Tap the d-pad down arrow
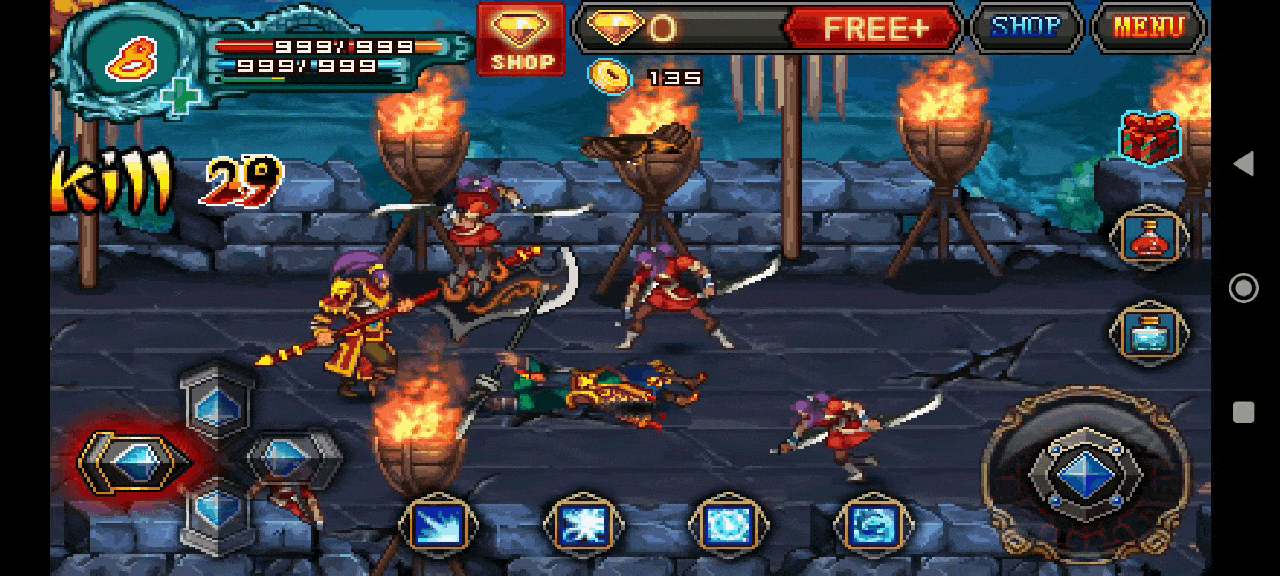The width and height of the screenshot is (1280, 576). [217, 511]
